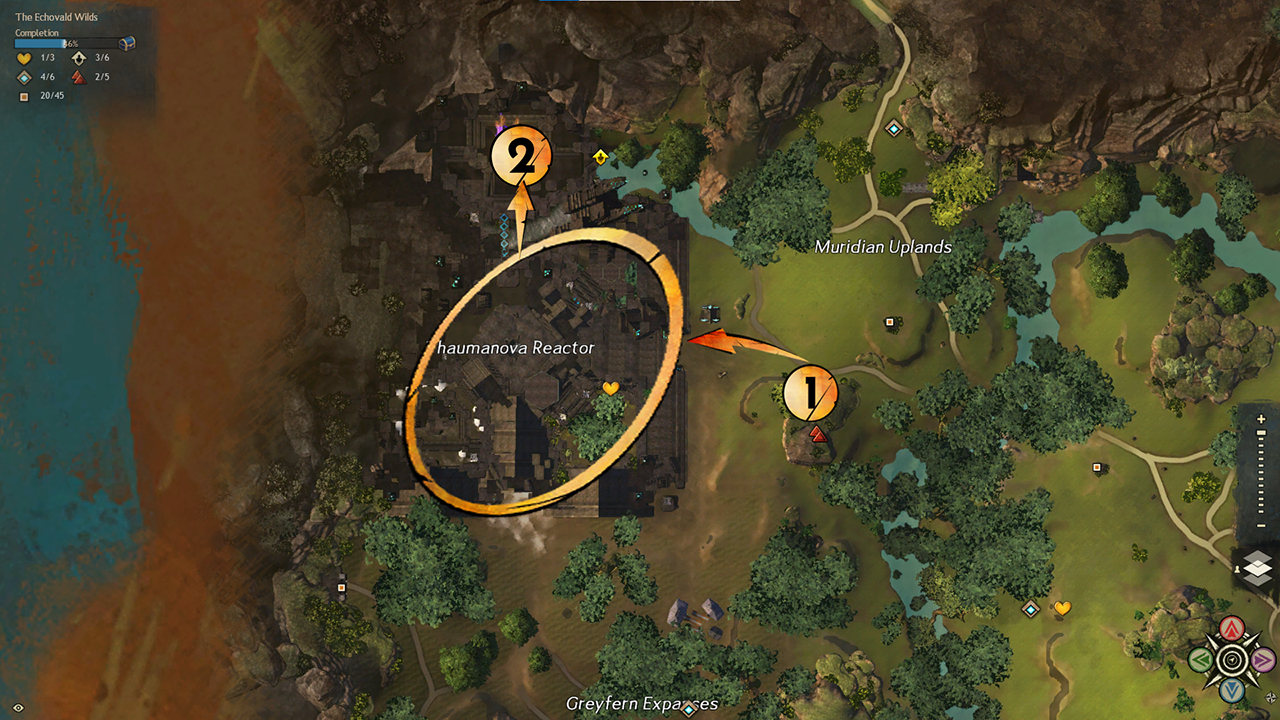Screen dimensions: 1280x720
Task: Click the minus to zoom out the map
Action: tap(1260, 524)
